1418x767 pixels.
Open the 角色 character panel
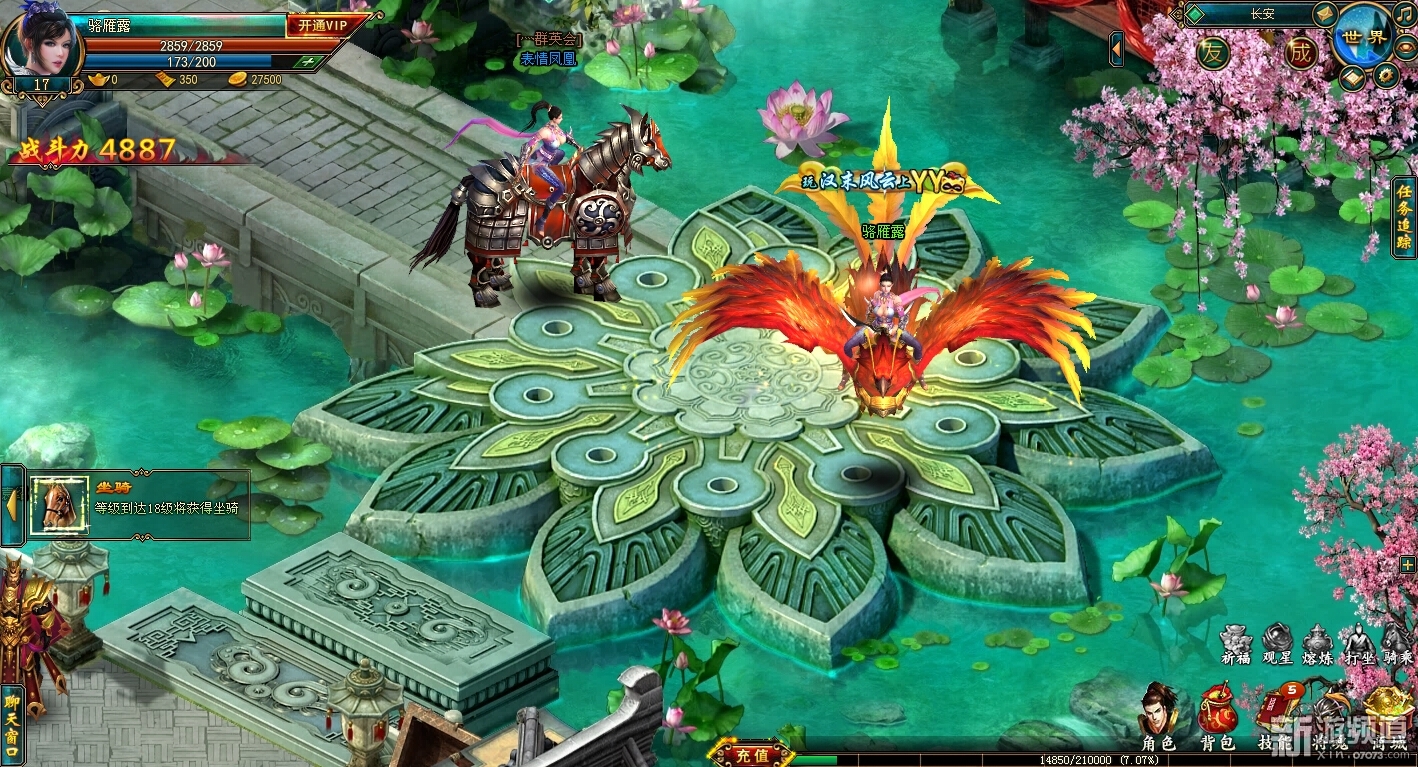point(1159,716)
